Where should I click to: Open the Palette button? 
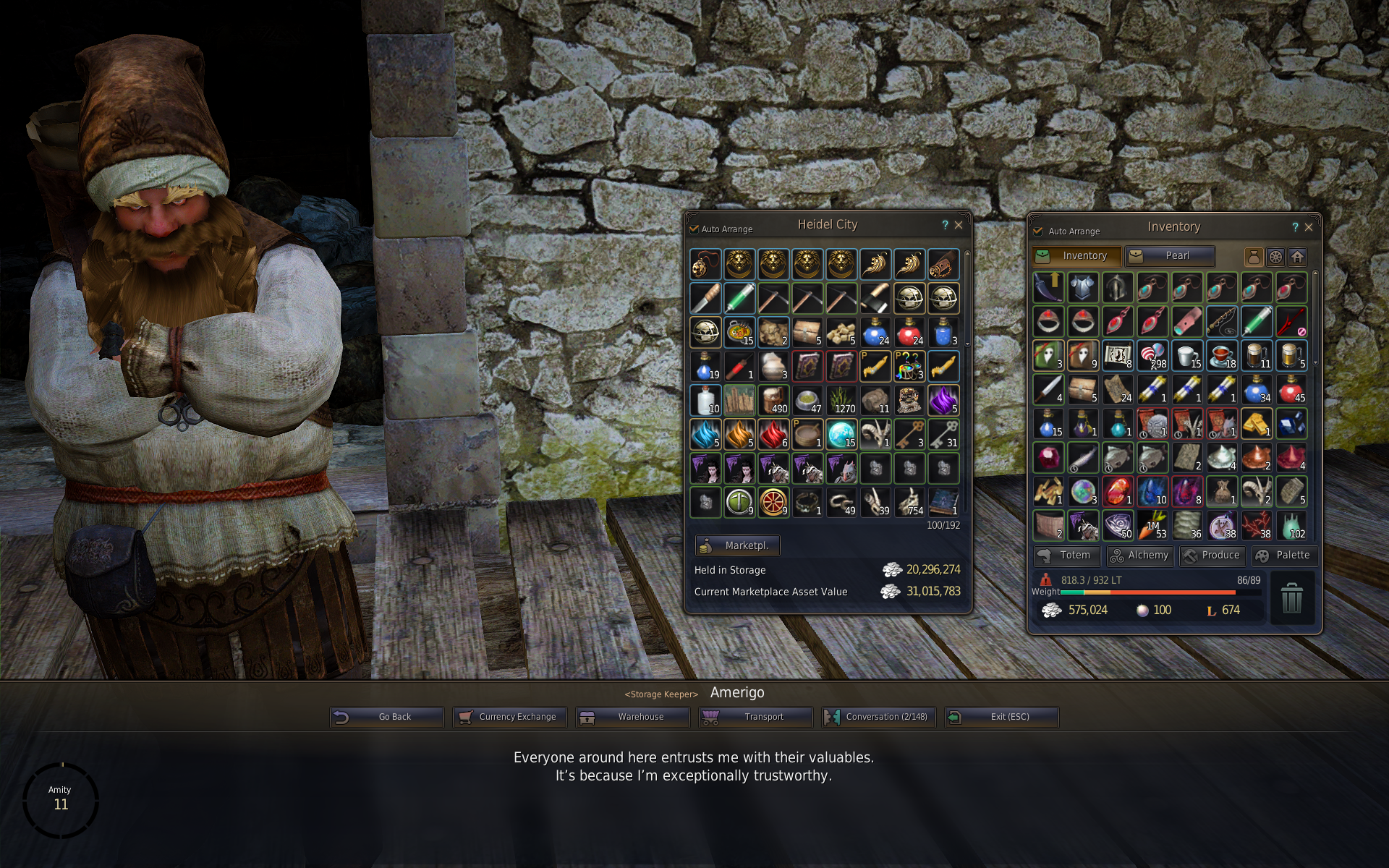click(1284, 556)
